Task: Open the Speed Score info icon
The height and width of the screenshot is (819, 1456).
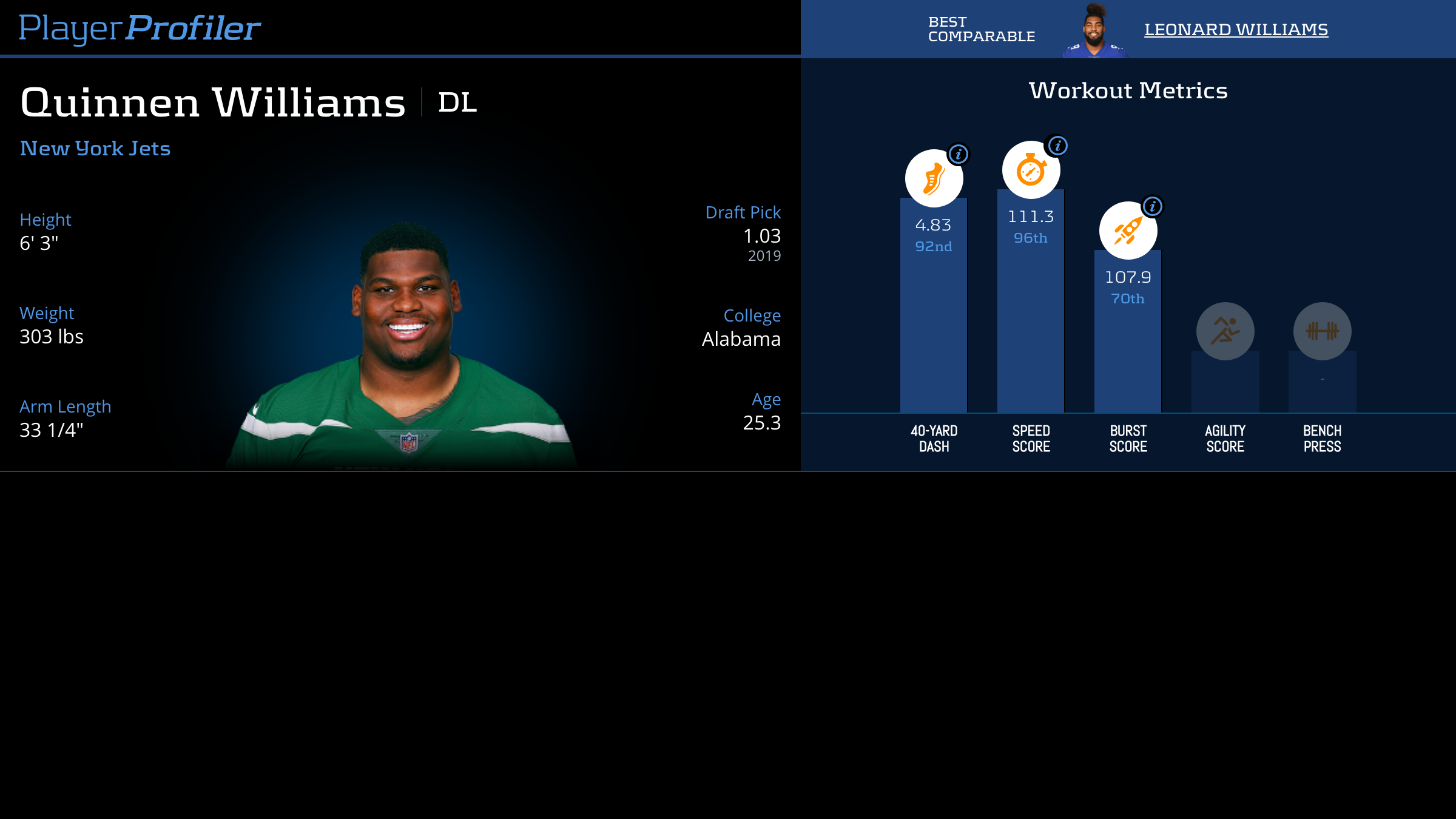Action: pos(1057,146)
